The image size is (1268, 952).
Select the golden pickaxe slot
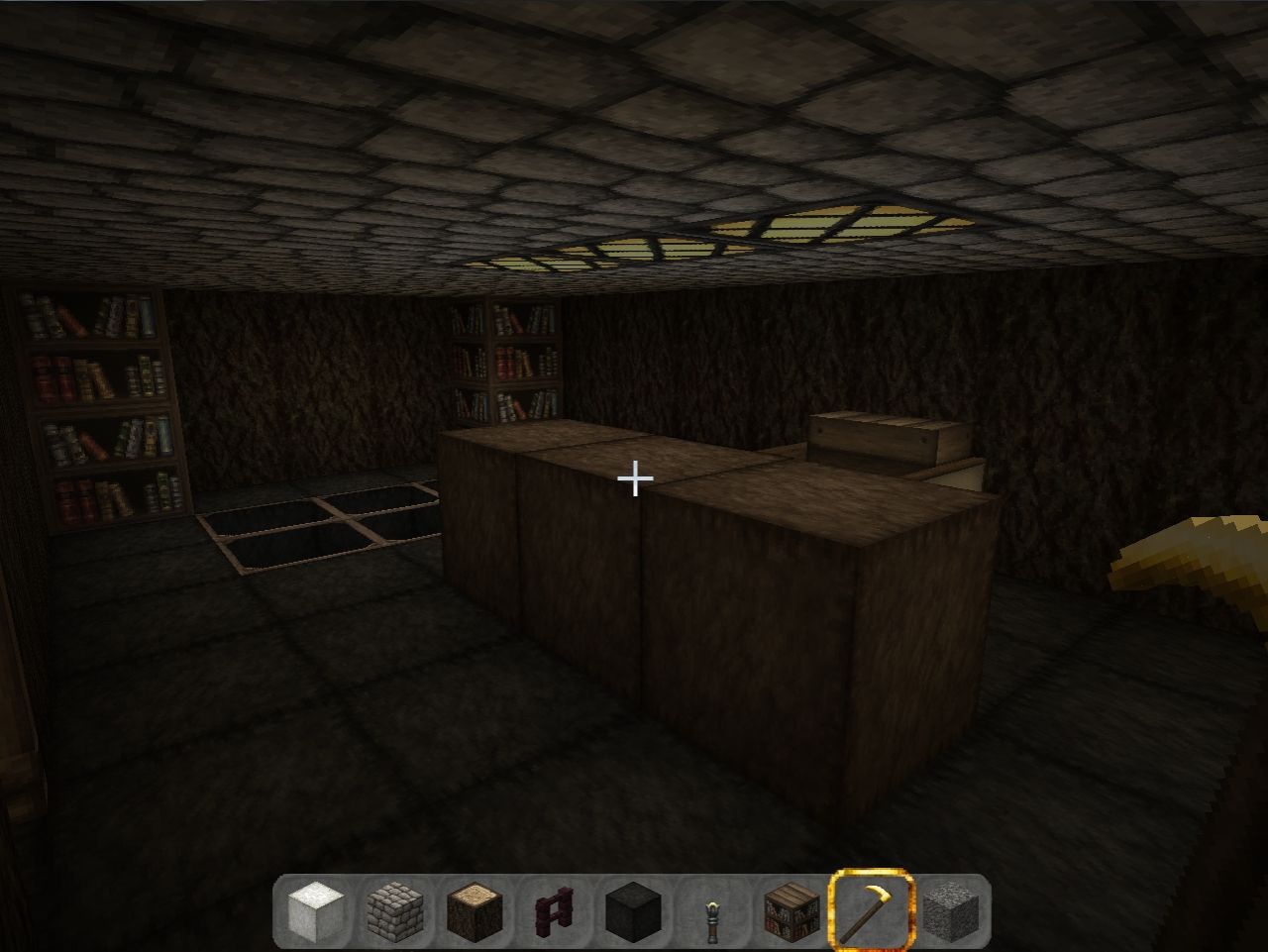pyautogui.click(x=871, y=909)
